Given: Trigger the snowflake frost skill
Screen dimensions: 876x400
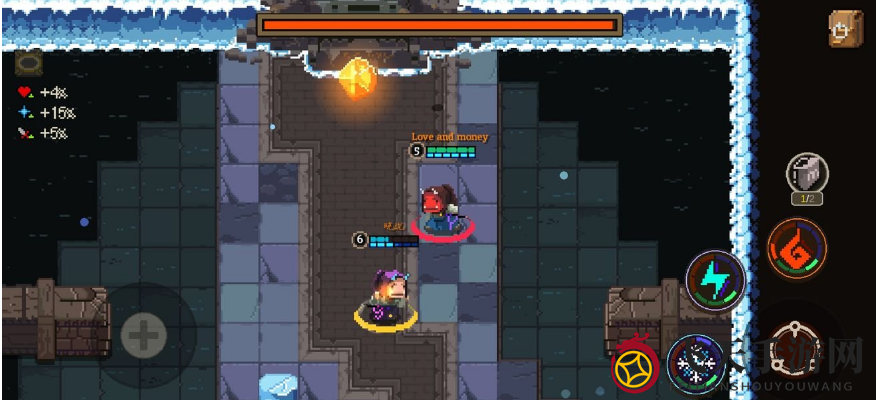Looking at the screenshot, I should click(696, 362).
